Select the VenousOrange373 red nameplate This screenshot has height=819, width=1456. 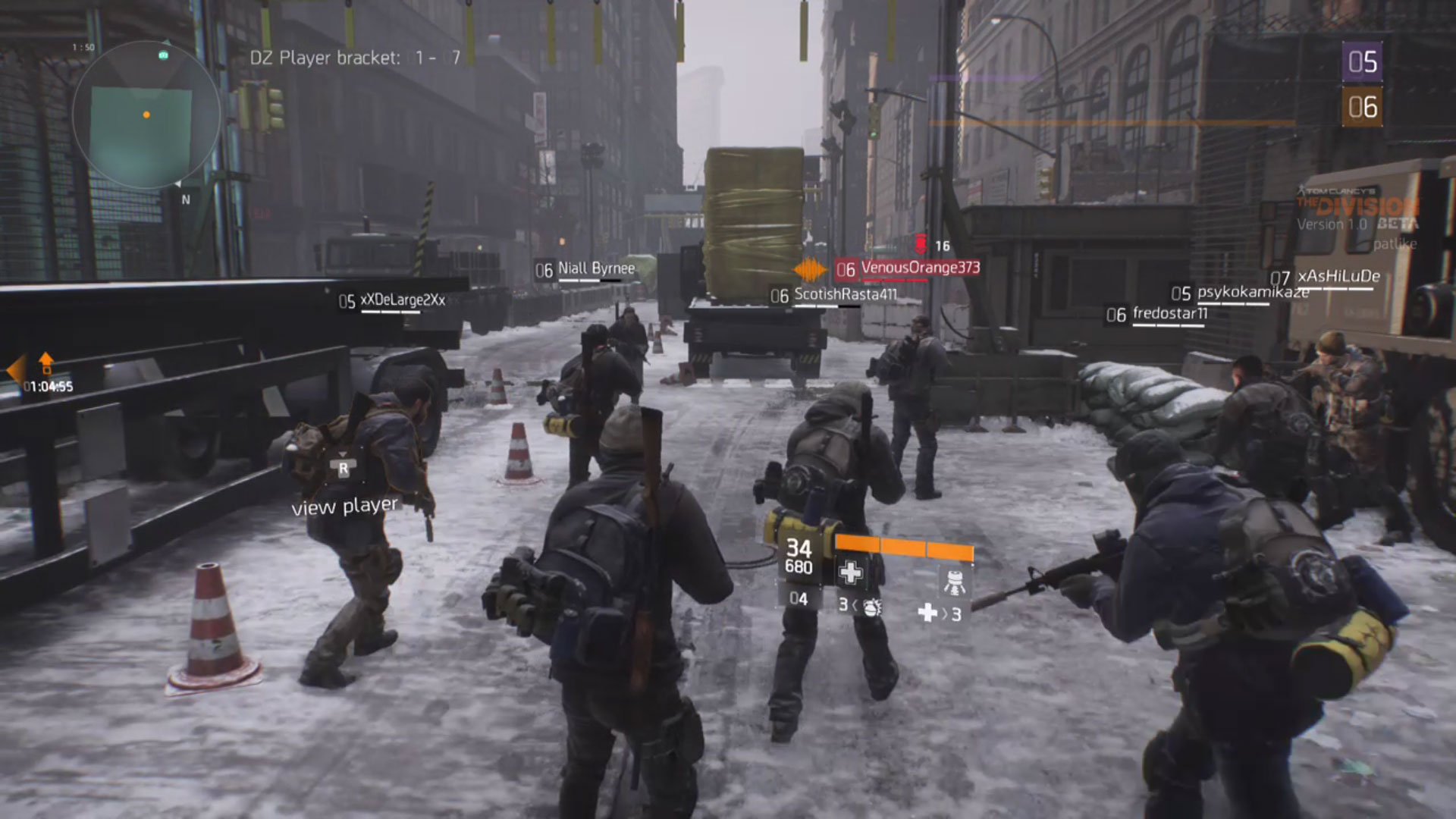coord(919,267)
